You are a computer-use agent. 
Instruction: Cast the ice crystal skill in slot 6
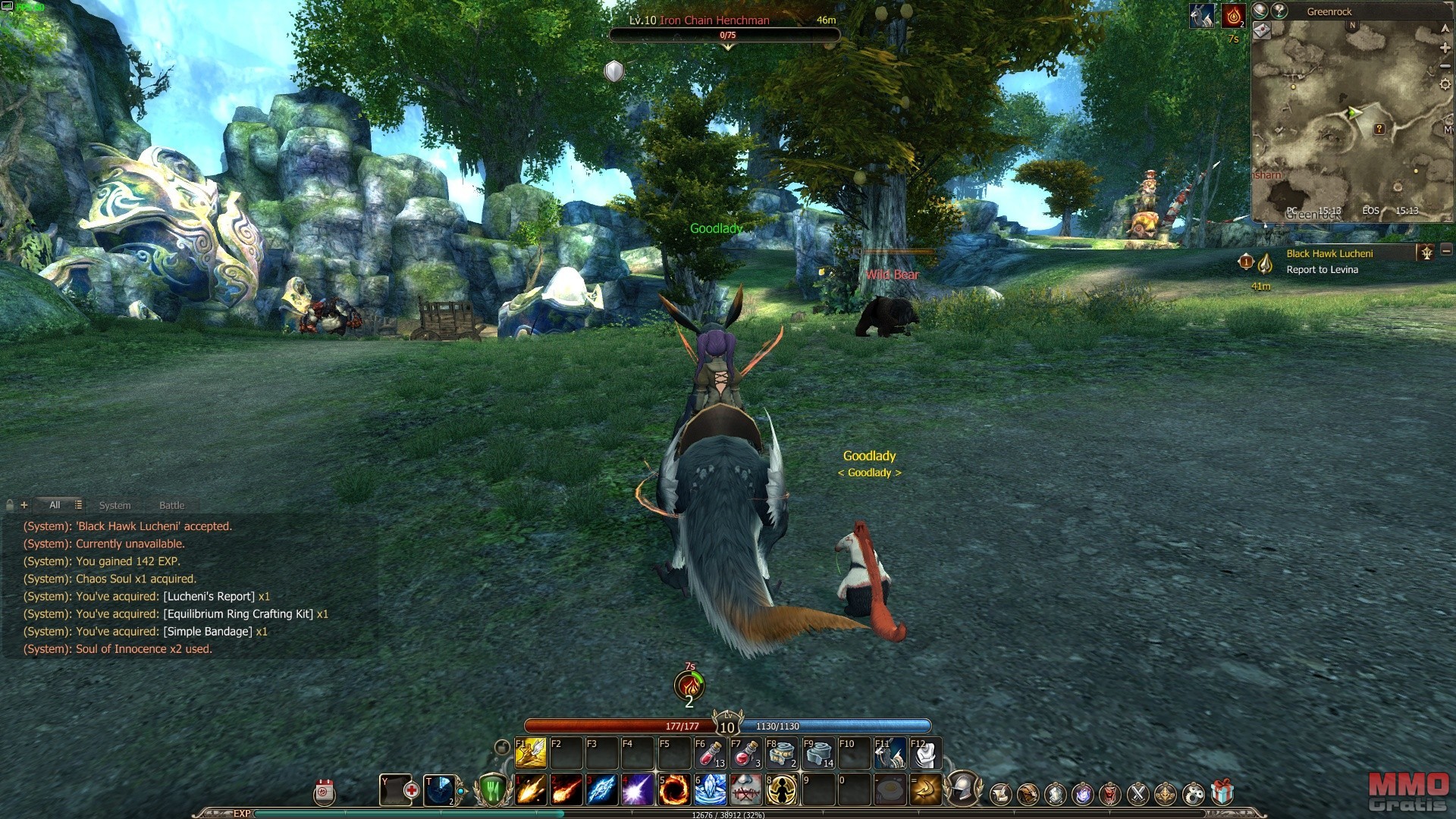(x=710, y=790)
